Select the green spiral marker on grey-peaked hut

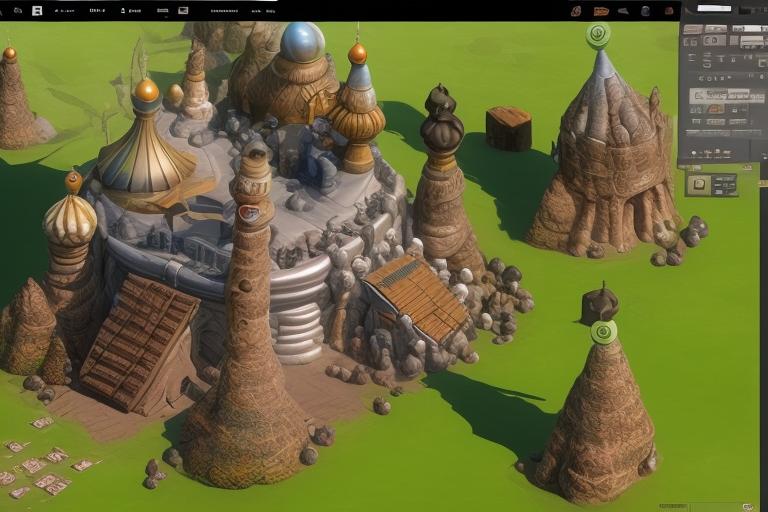click(598, 35)
